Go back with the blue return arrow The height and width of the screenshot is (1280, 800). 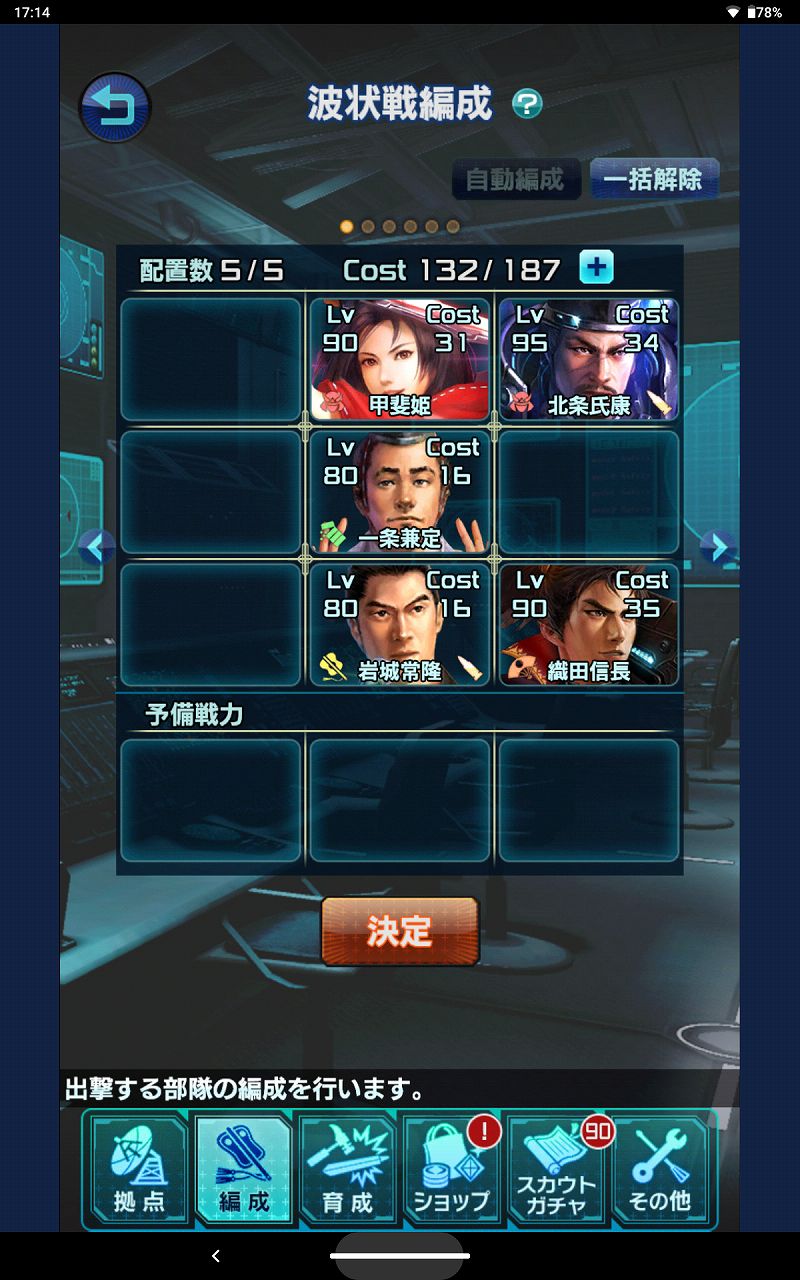tap(114, 106)
